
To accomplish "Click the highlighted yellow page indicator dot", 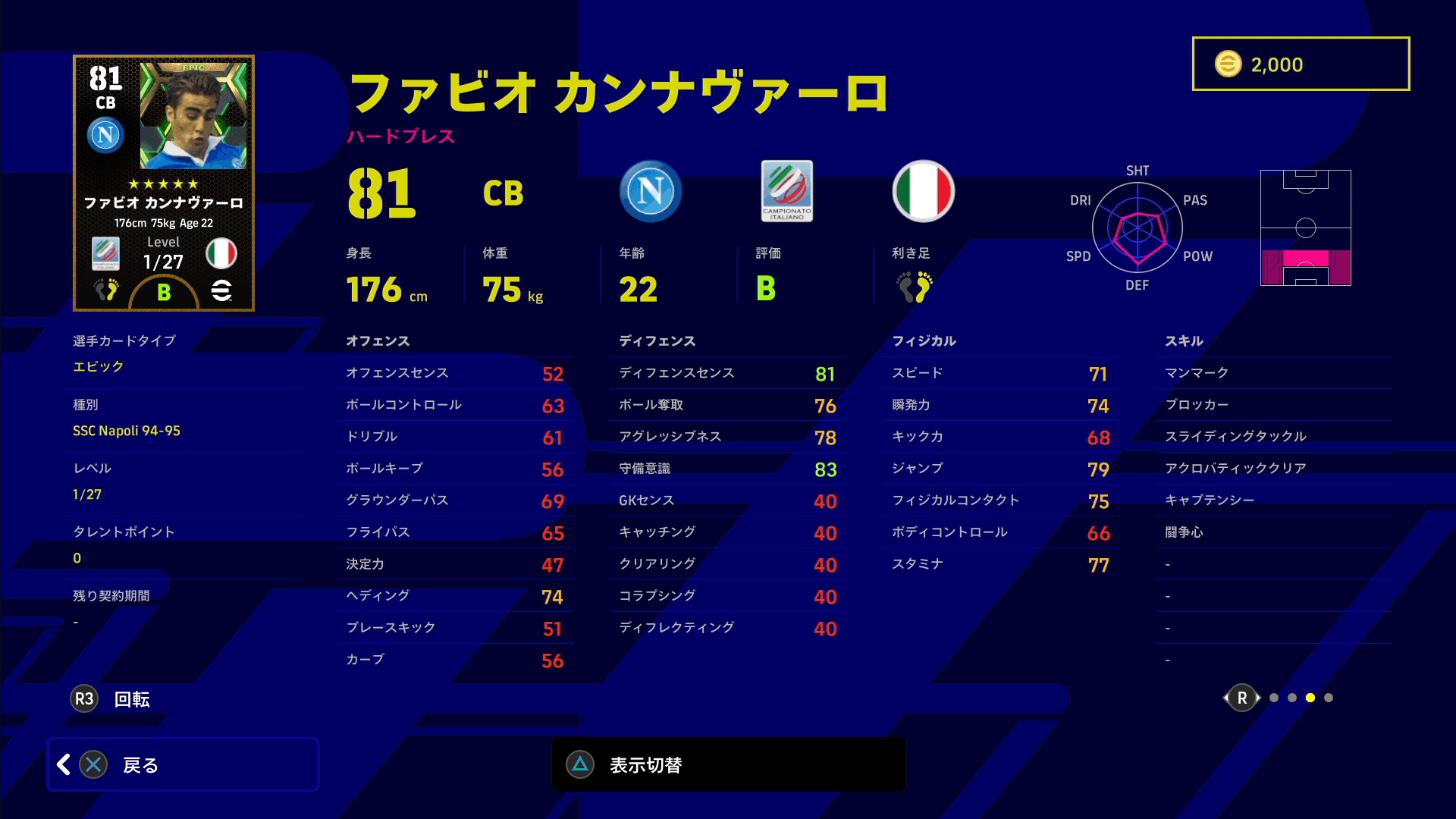I will coord(1310,698).
